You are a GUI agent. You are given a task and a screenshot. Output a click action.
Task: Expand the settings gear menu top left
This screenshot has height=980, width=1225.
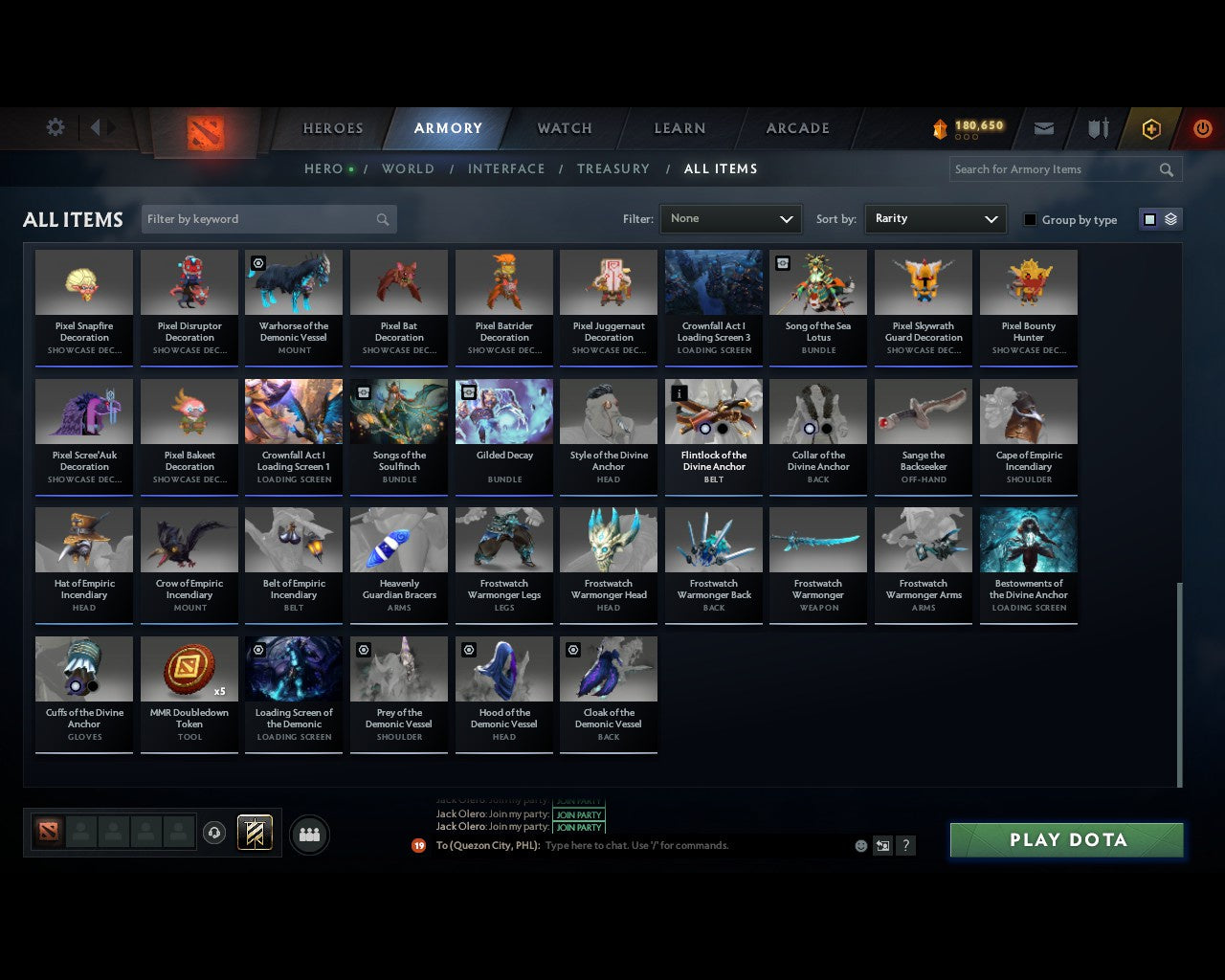pyautogui.click(x=55, y=126)
